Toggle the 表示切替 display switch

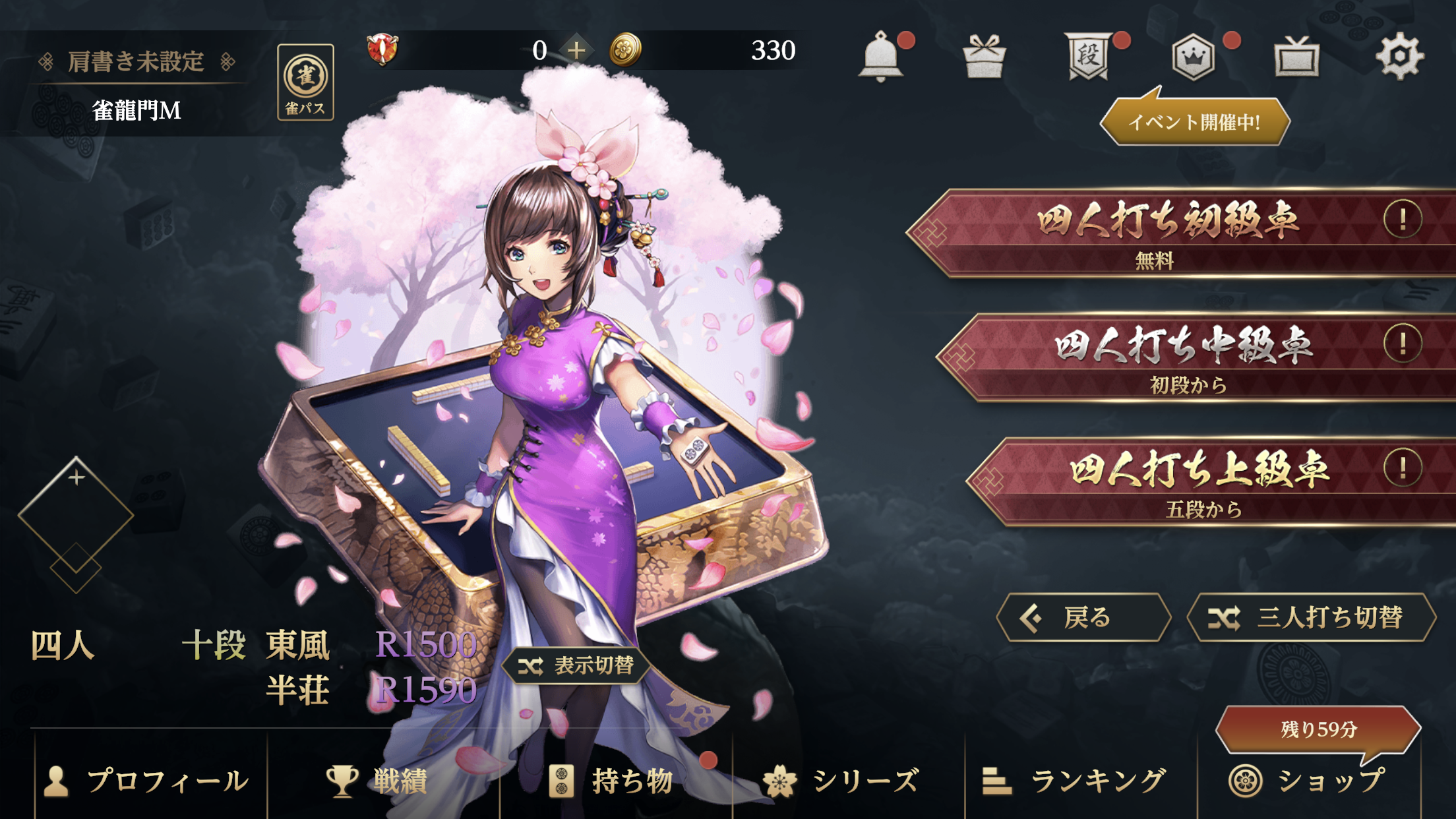click(x=576, y=665)
